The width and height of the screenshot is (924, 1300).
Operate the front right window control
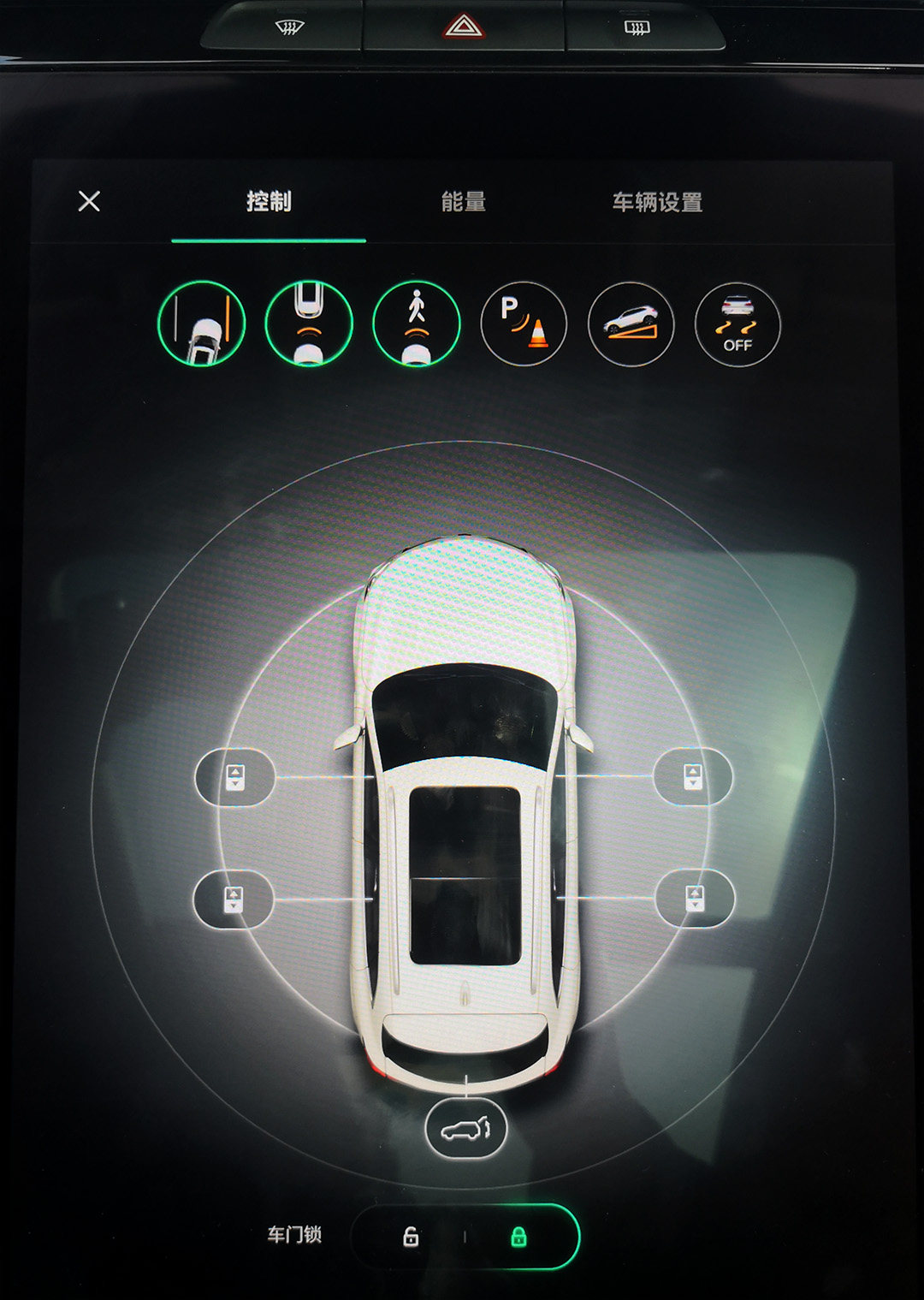click(x=693, y=777)
